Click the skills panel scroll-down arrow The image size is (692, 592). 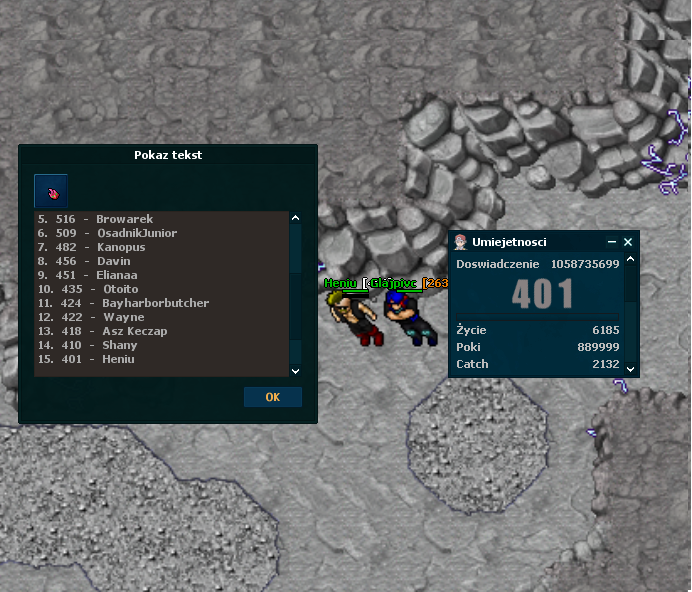tap(629, 368)
